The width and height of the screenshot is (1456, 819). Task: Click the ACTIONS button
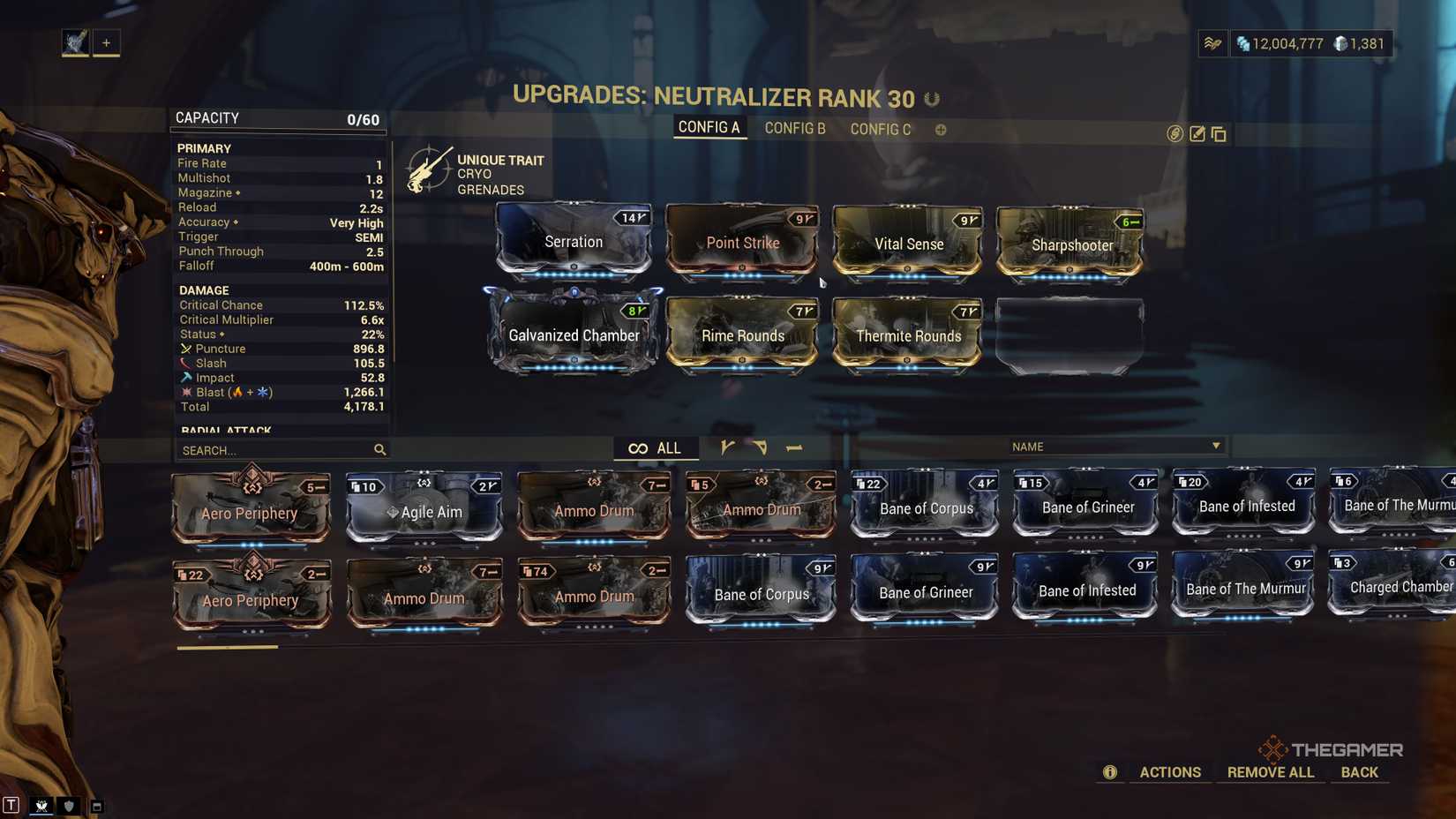[1170, 772]
